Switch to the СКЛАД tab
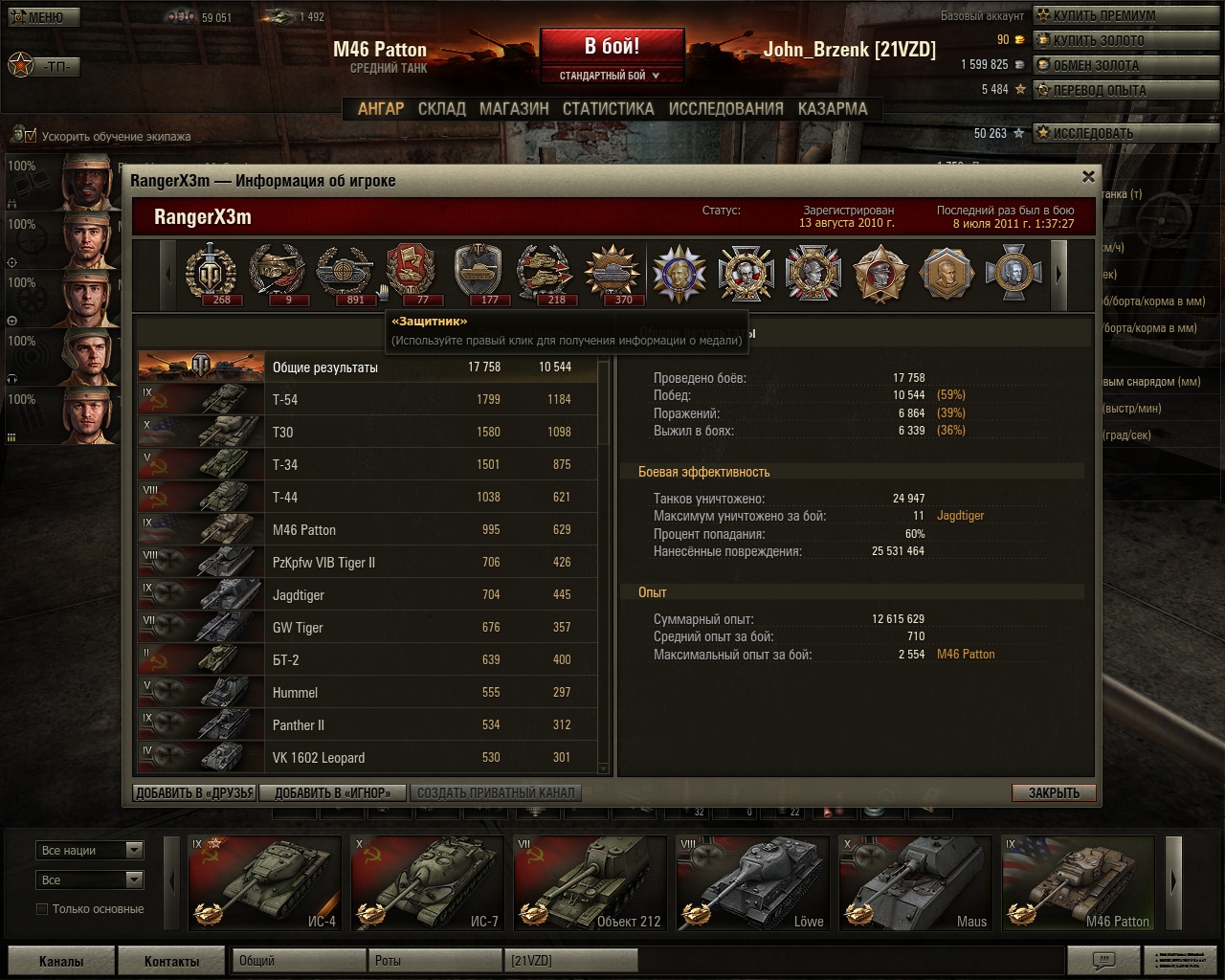Viewport: 1225px width, 980px height. [441, 109]
